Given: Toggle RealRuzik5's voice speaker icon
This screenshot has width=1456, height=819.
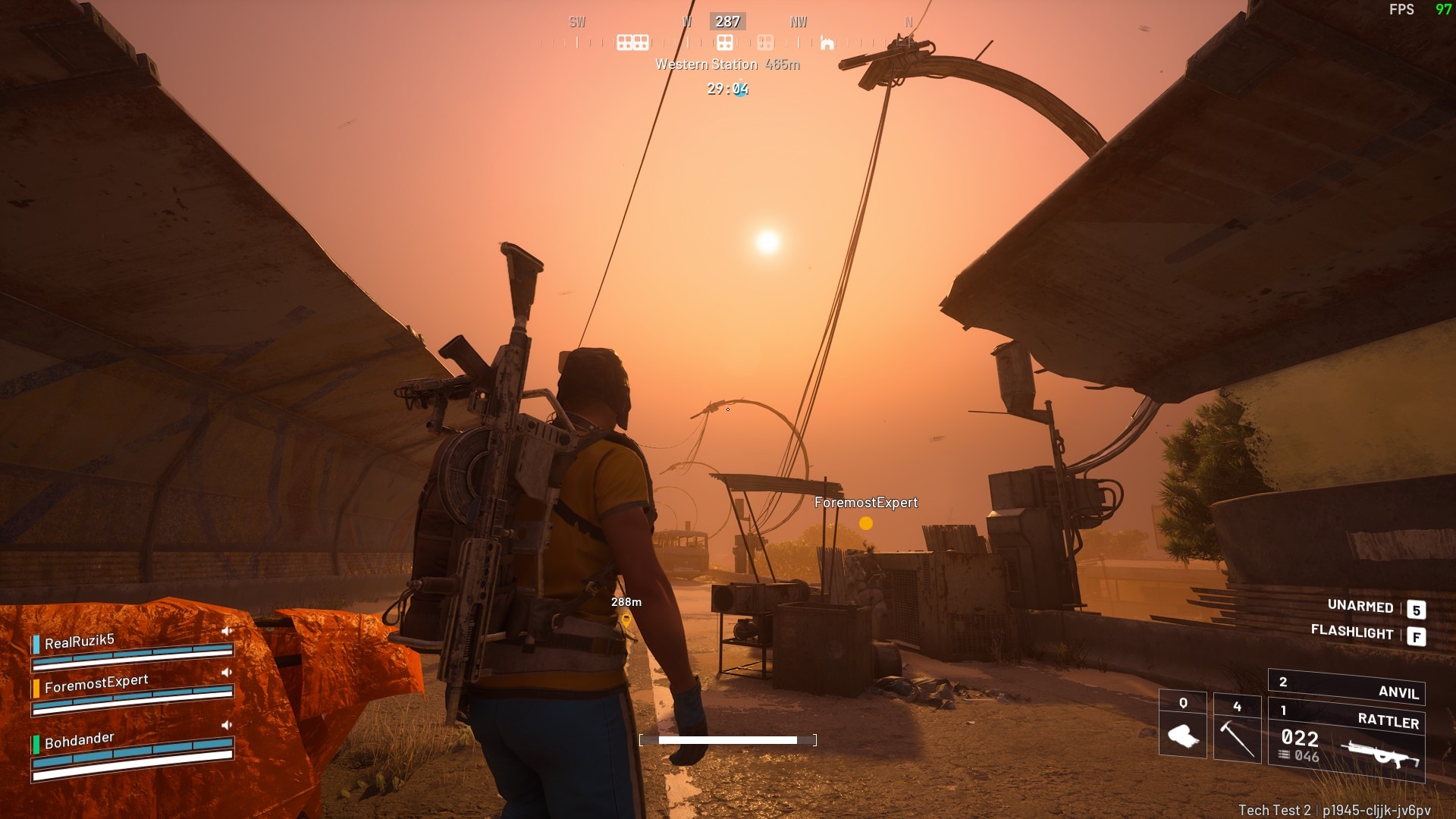Looking at the screenshot, I should 226,631.
